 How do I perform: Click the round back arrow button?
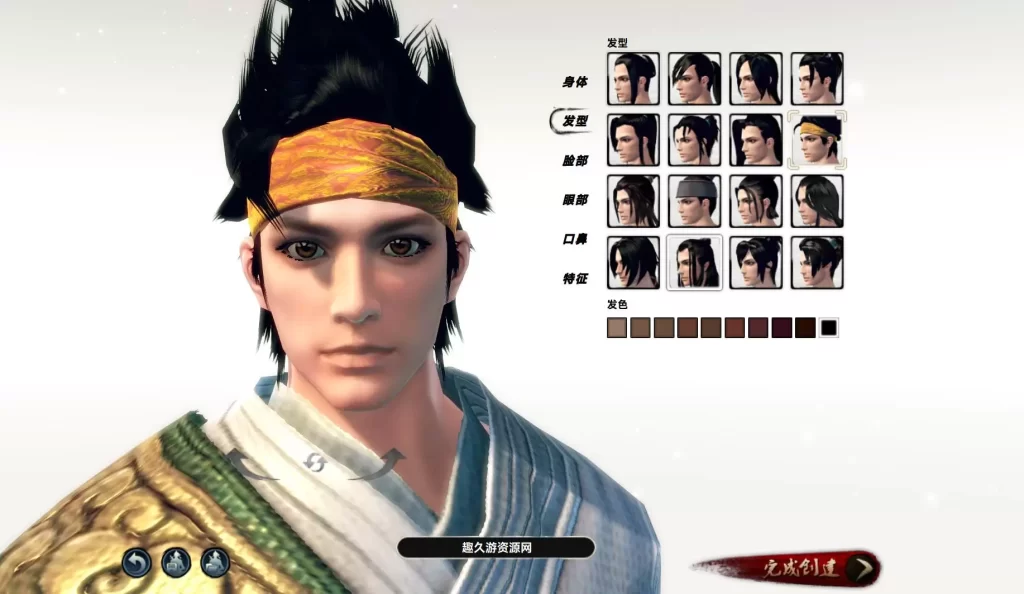(x=137, y=563)
